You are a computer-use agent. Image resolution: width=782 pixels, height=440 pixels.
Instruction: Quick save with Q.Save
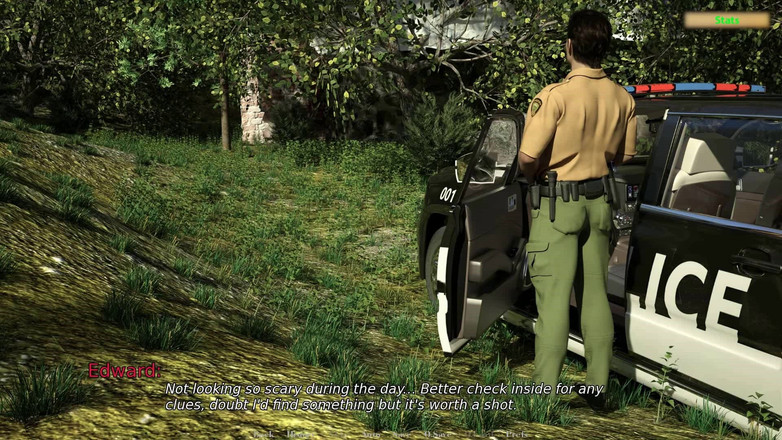[x=433, y=434]
